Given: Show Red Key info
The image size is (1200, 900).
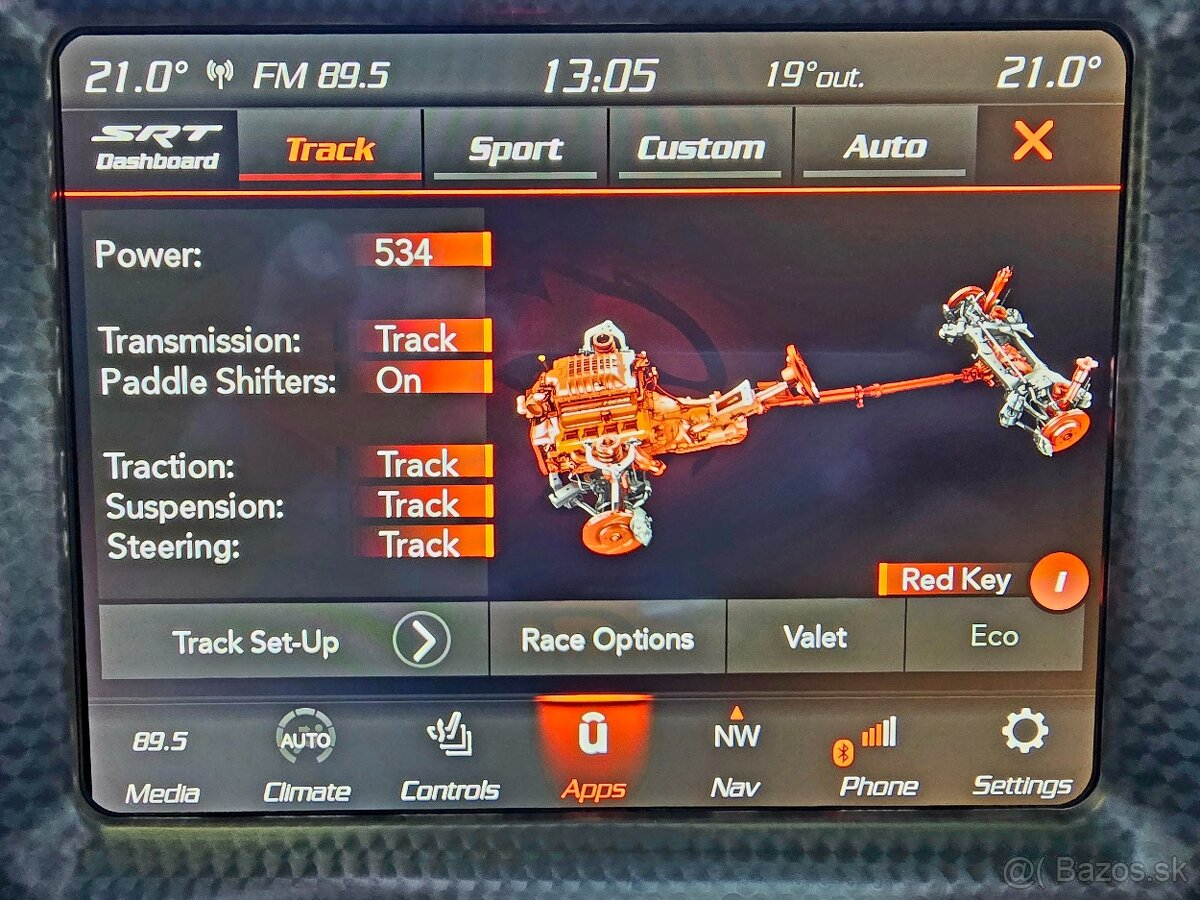Looking at the screenshot, I should (1058, 581).
